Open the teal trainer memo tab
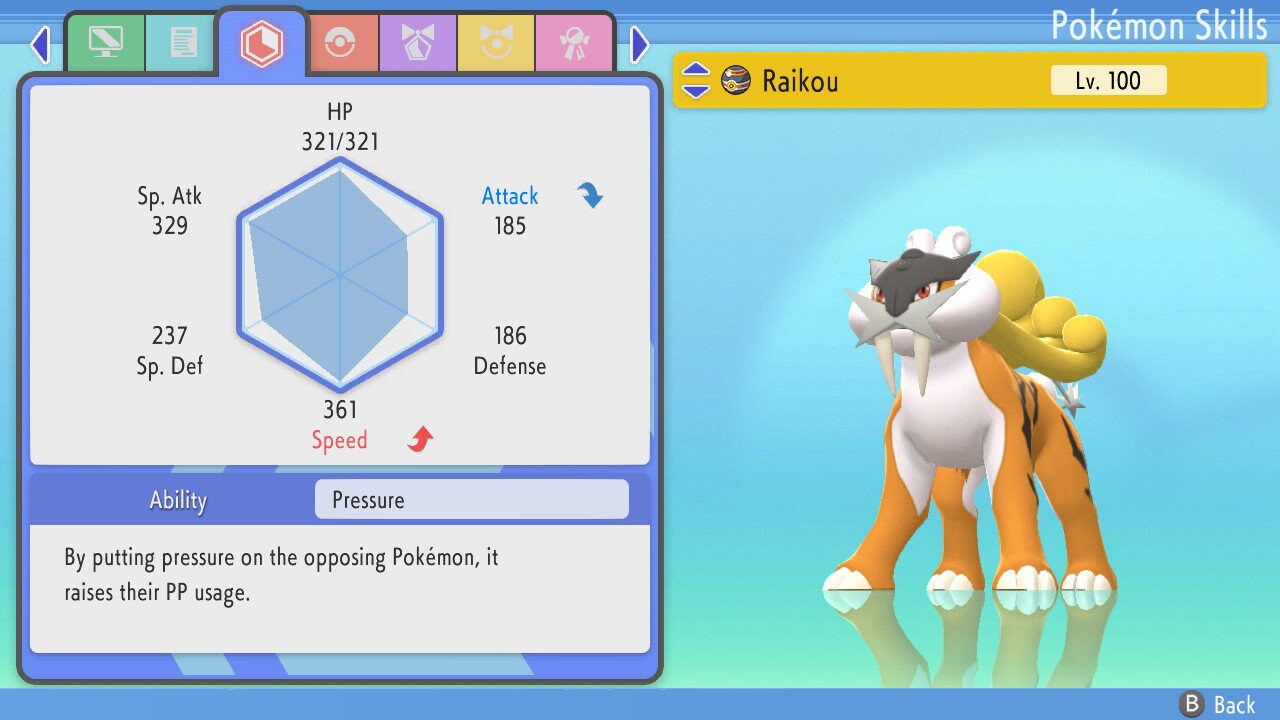Image resolution: width=1280 pixels, height=720 pixels. pyautogui.click(x=183, y=43)
